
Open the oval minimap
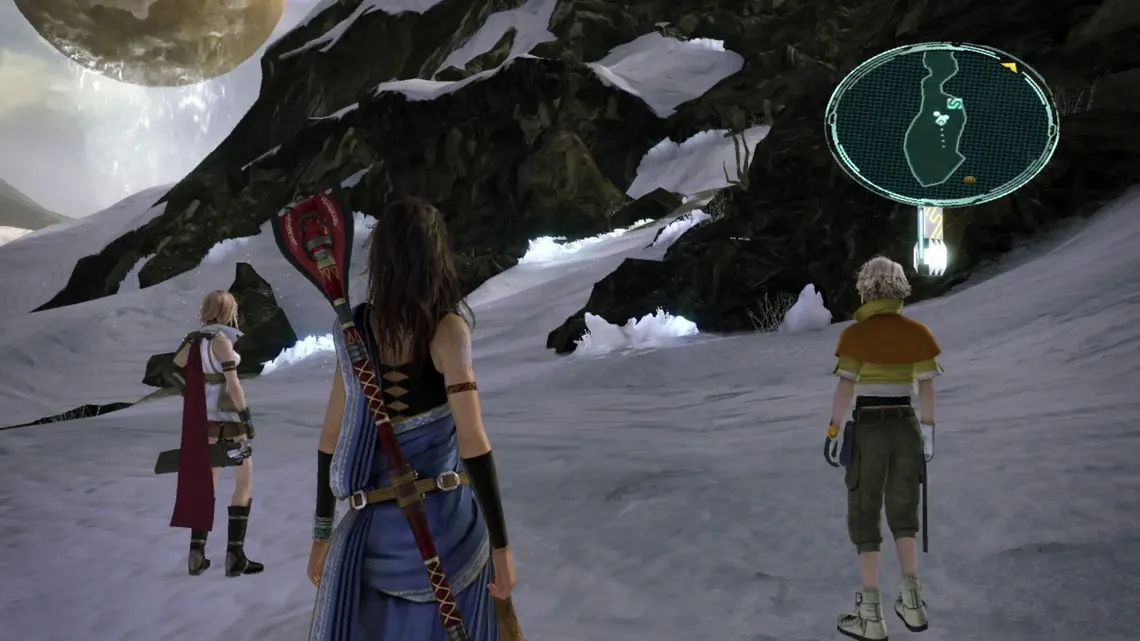coord(941,124)
